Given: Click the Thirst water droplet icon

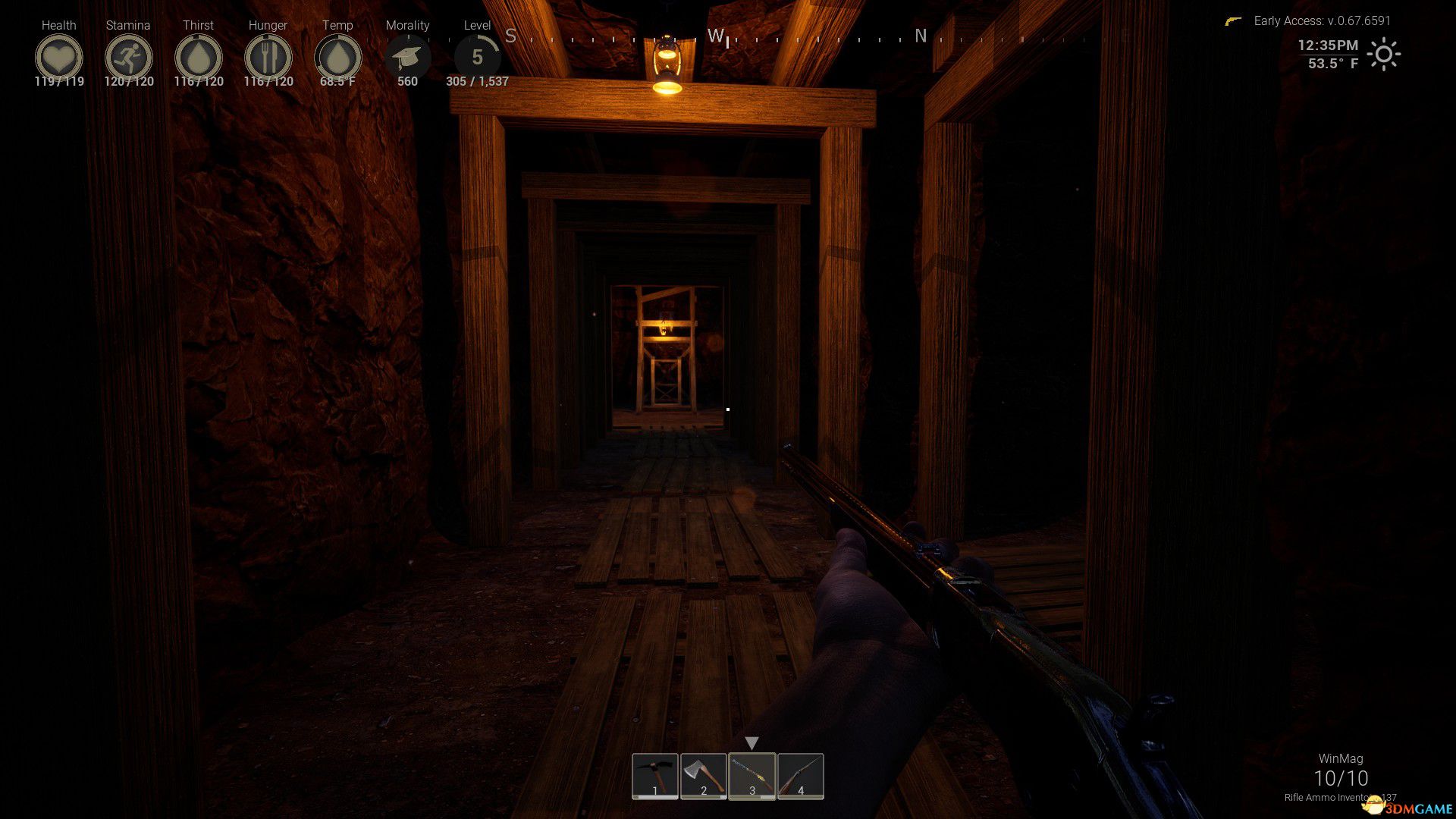Looking at the screenshot, I should coord(198,57).
